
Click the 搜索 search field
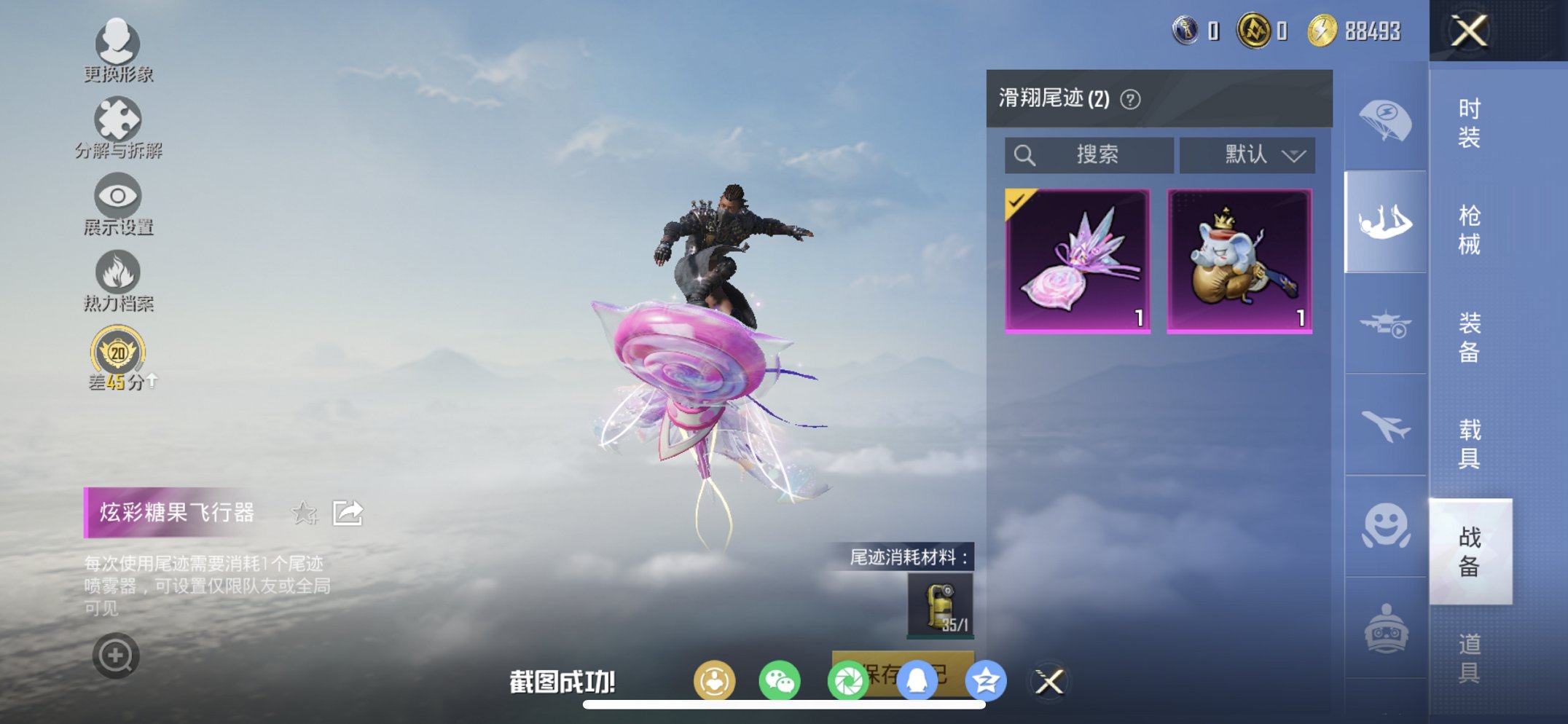pos(1090,154)
